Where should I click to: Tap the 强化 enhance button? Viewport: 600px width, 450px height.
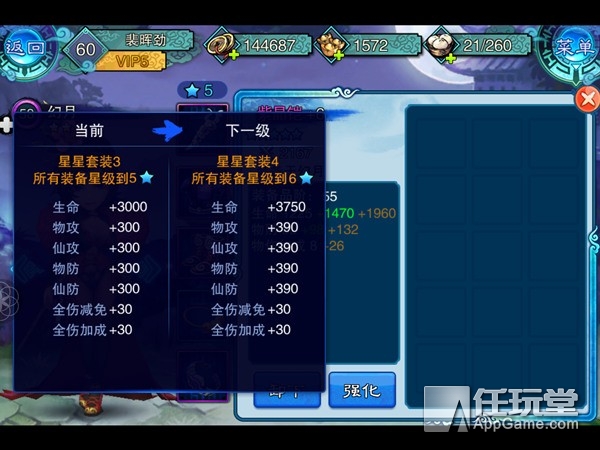click(x=362, y=390)
